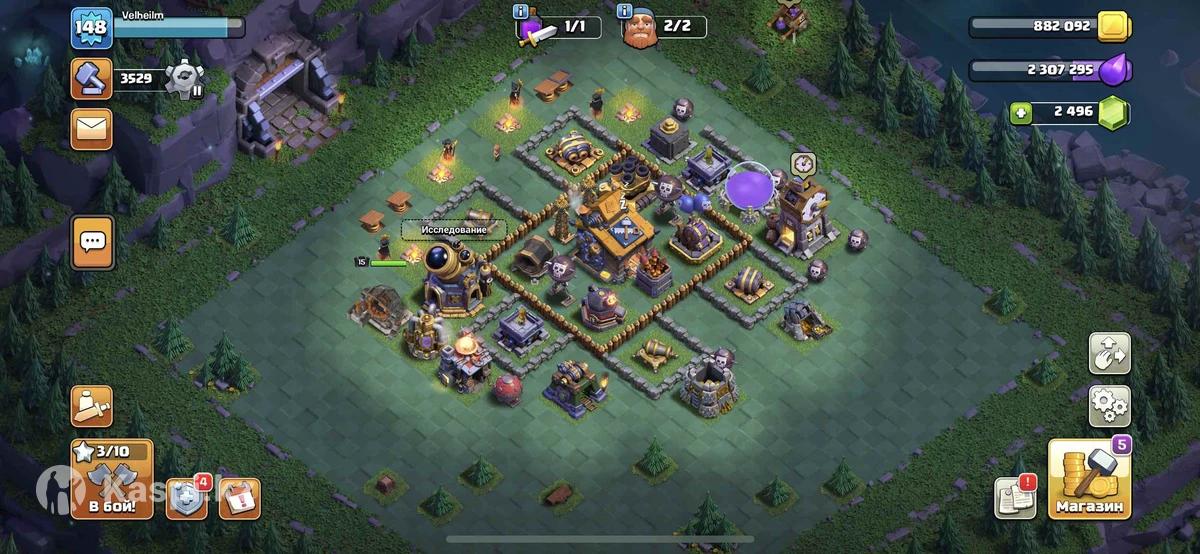Open the news papers button with alert
The width and height of the screenshot is (1200, 554).
[1014, 498]
